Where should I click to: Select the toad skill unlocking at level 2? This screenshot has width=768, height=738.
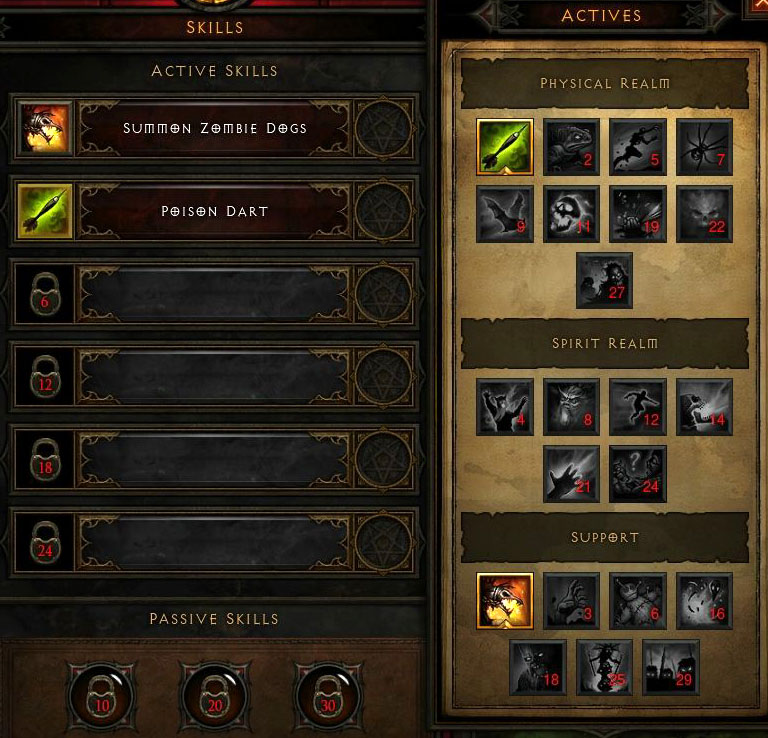click(x=572, y=147)
